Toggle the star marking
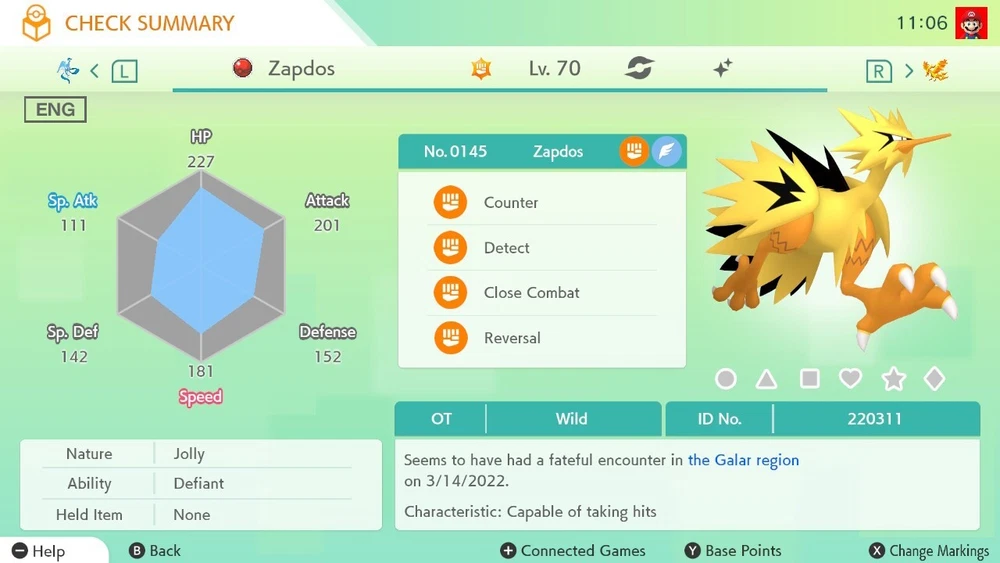The width and height of the screenshot is (1000, 563). (x=893, y=379)
